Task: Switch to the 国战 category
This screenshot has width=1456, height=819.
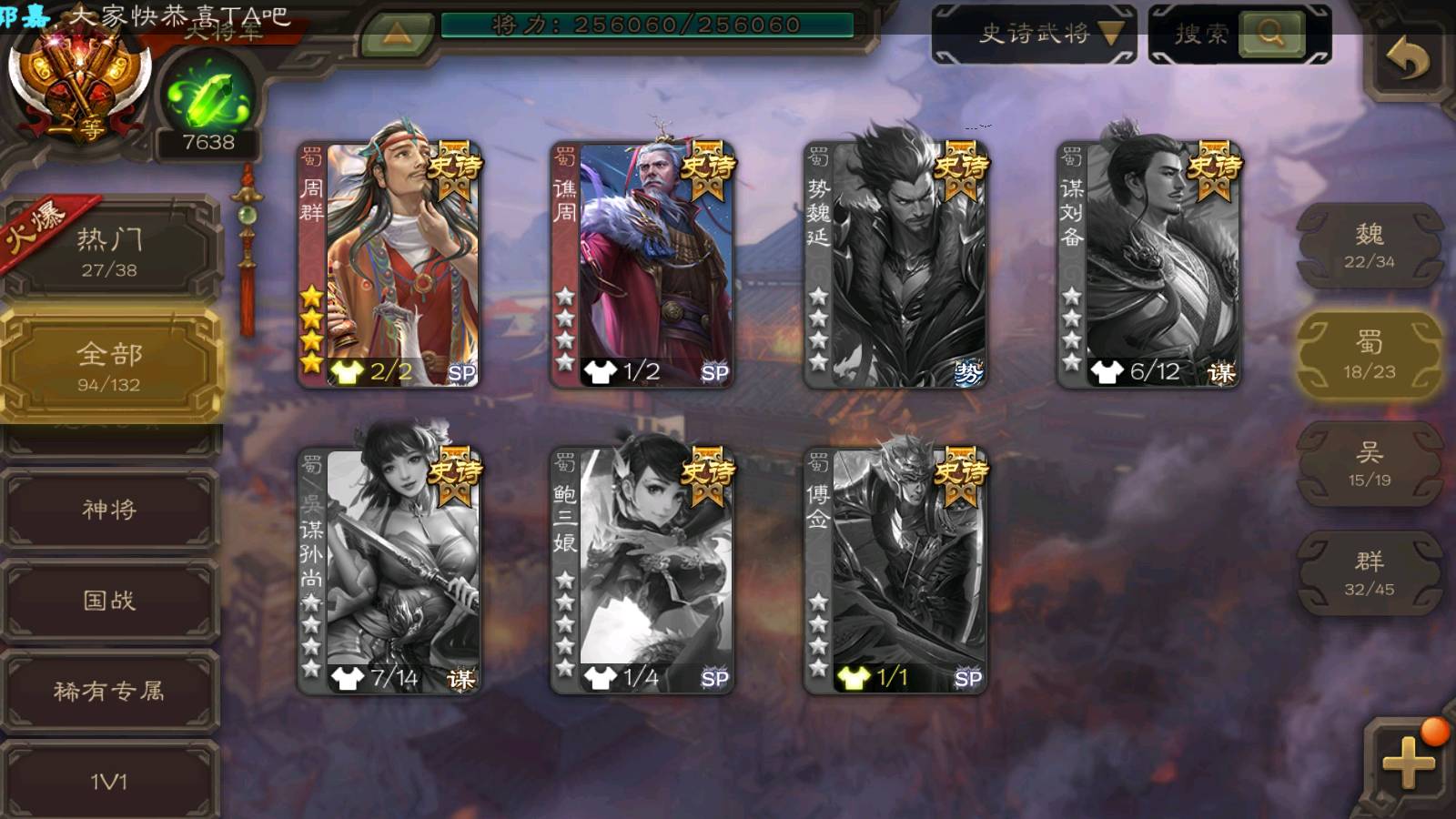Action: 109,601
